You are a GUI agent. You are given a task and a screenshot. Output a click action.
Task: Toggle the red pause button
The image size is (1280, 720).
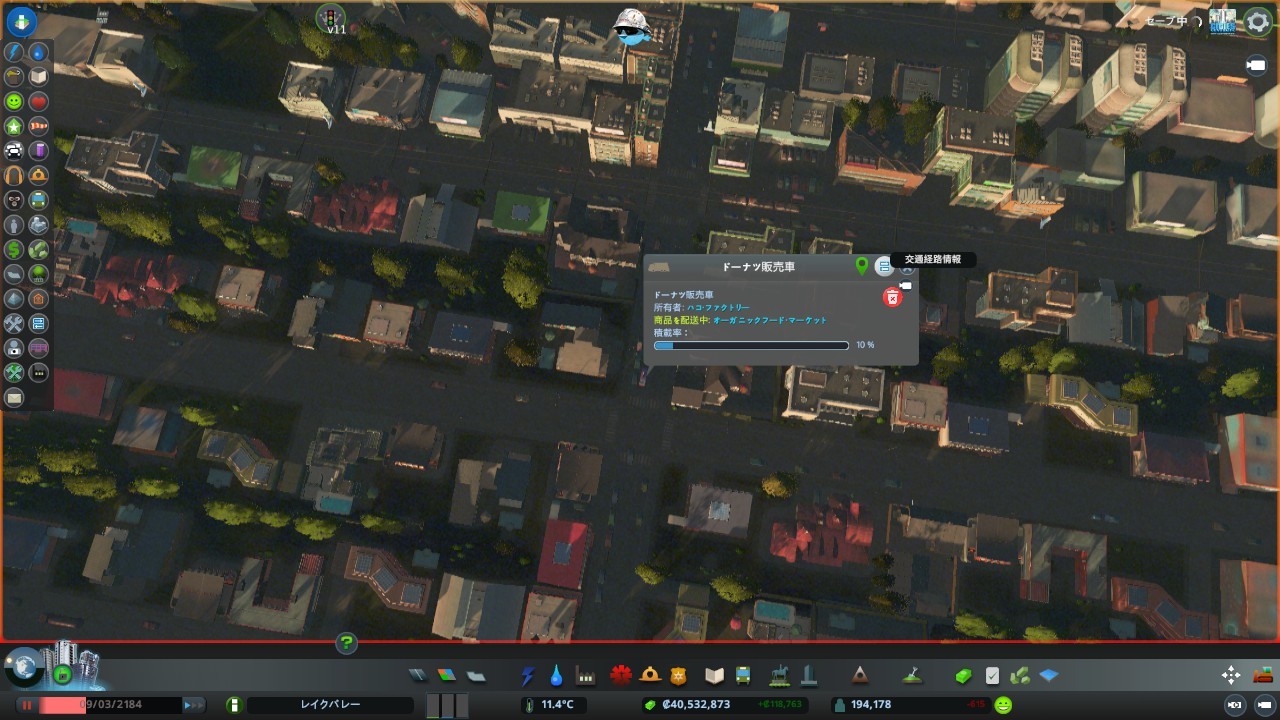tap(28, 705)
